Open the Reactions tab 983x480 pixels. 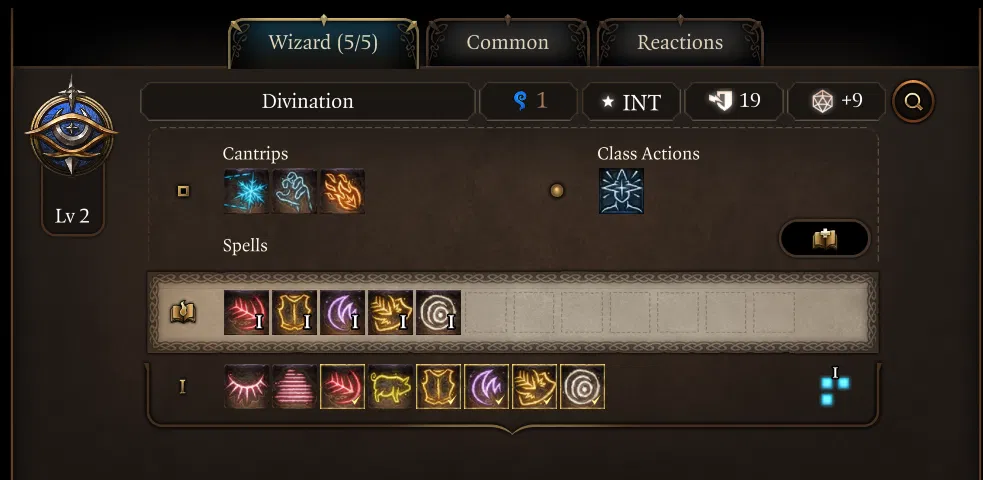tap(680, 43)
